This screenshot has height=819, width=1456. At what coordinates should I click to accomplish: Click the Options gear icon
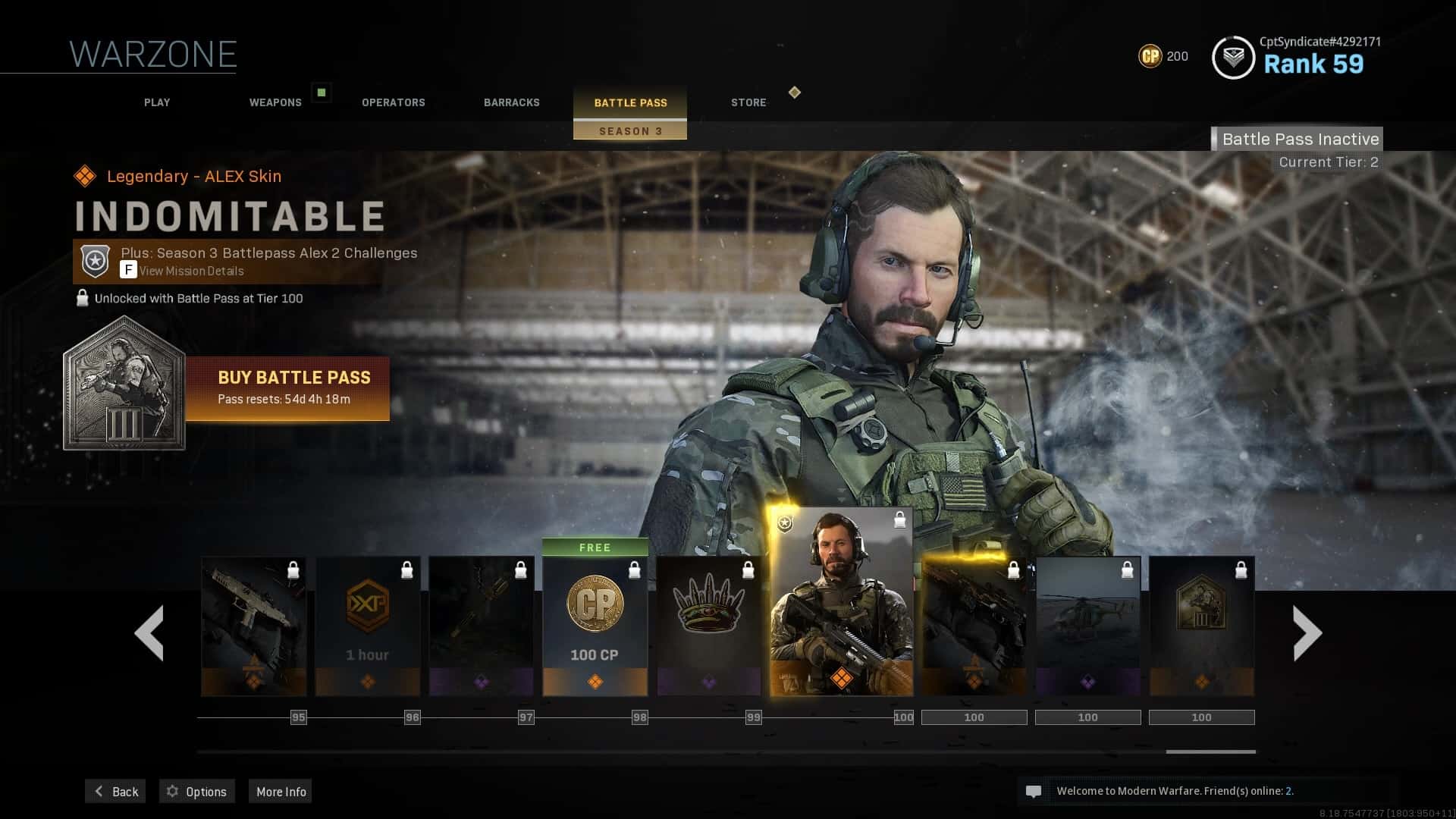point(171,791)
